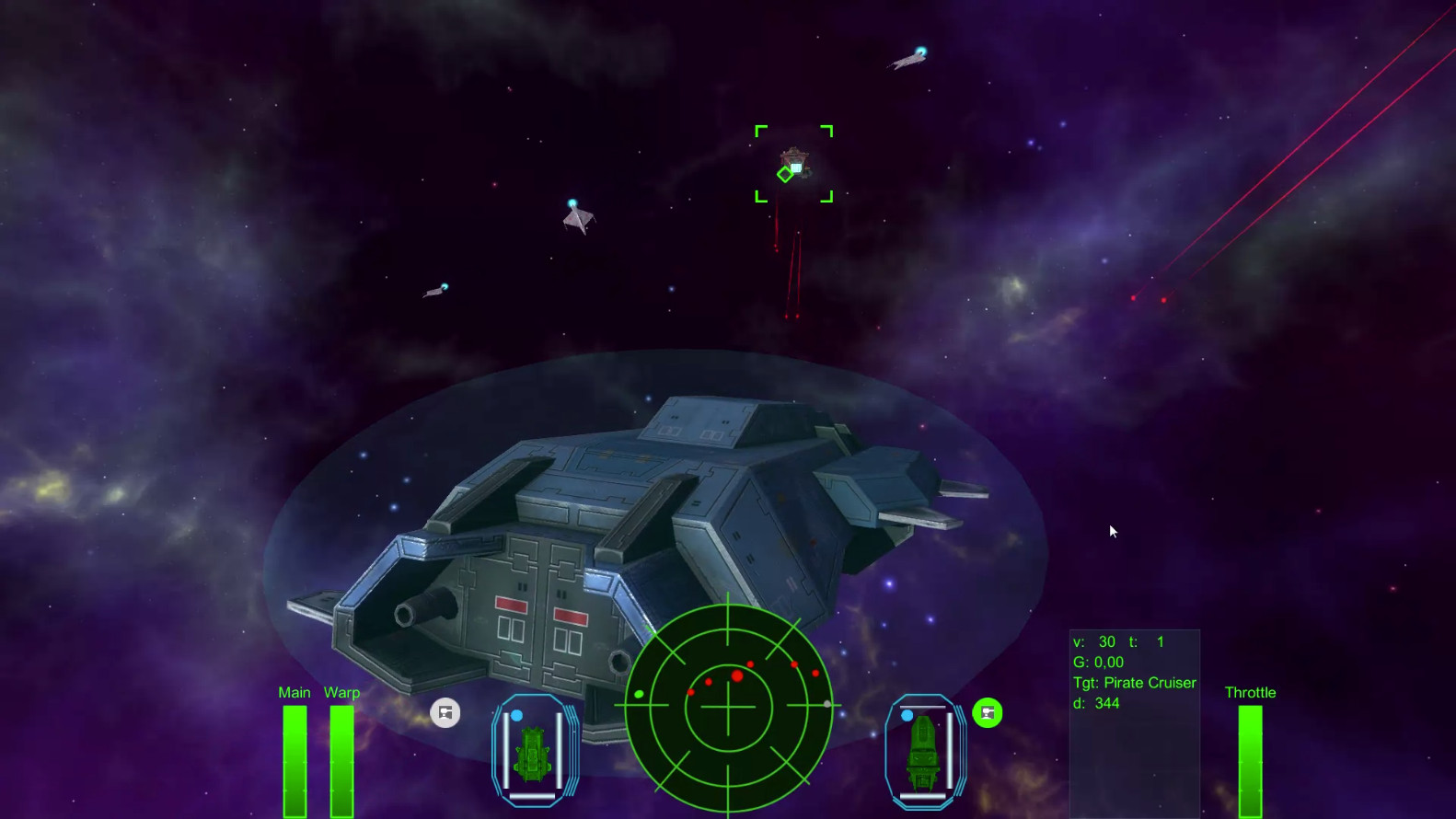Image resolution: width=1456 pixels, height=819 pixels.
Task: Set the Throttle bar level
Action: [1250, 759]
